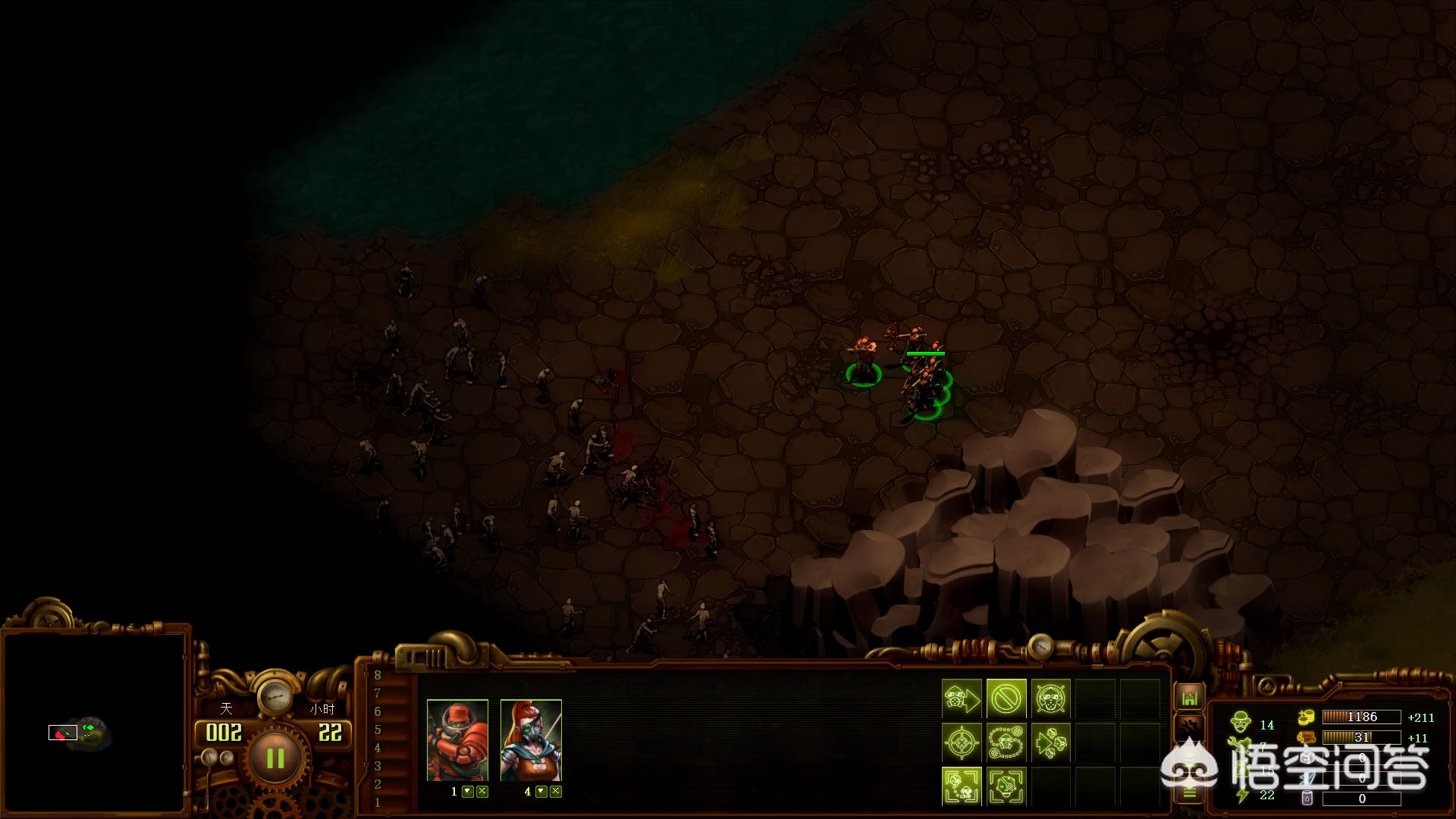Select the red soldier unit portrait
The image size is (1456, 819).
tap(457, 740)
